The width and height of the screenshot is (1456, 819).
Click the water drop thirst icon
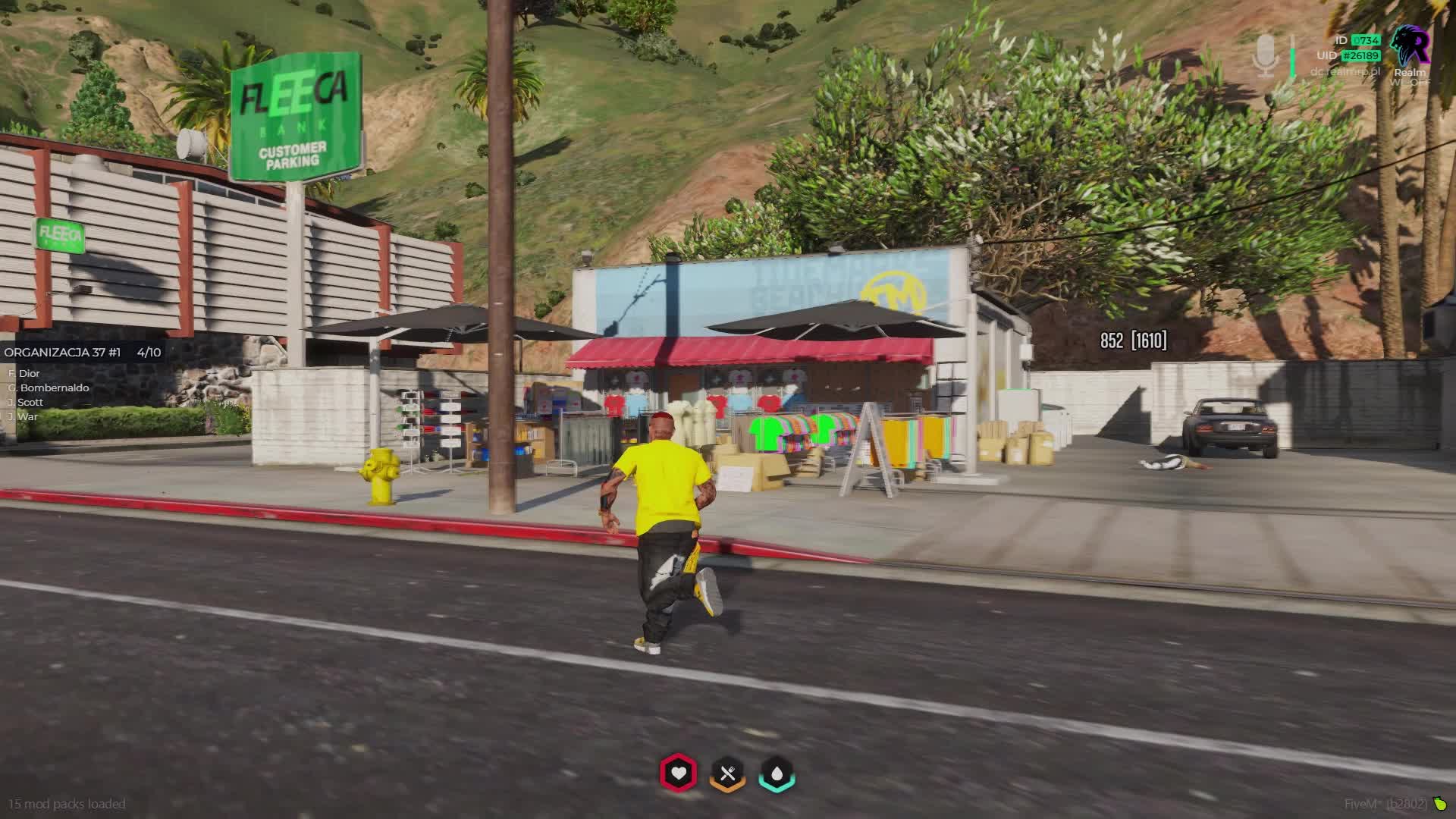point(777,773)
